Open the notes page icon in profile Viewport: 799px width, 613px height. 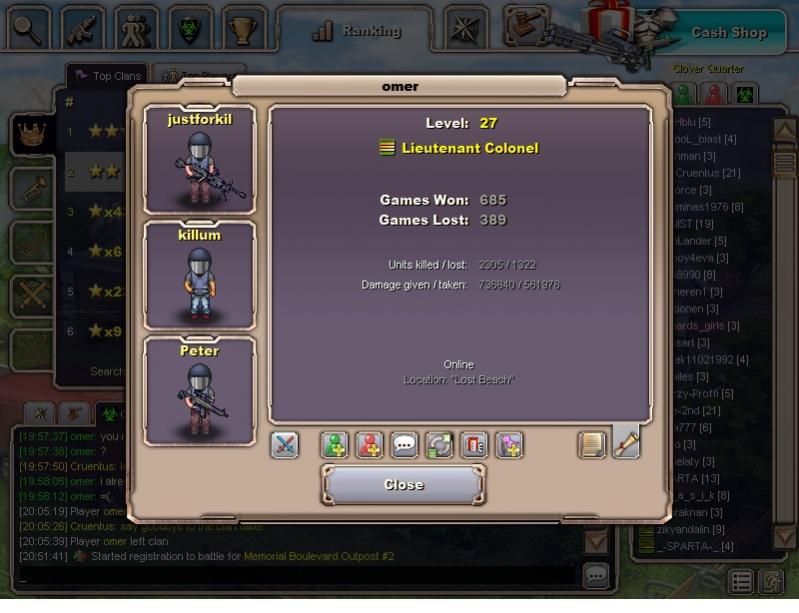(x=592, y=445)
